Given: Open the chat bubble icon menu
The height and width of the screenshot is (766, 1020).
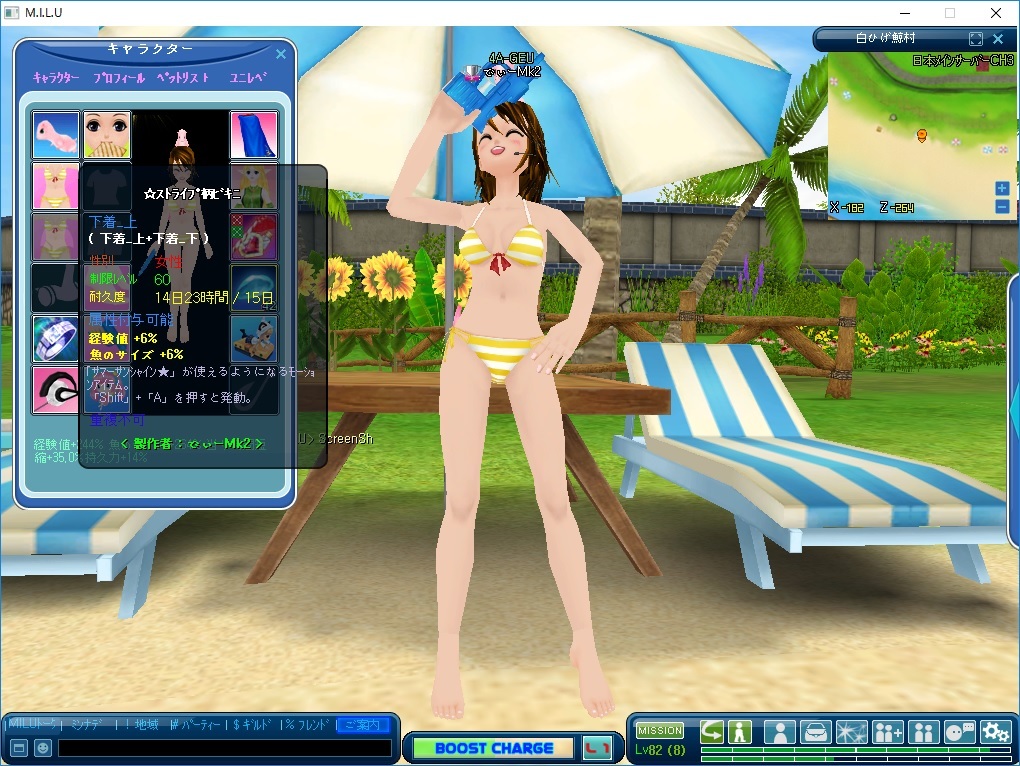Looking at the screenshot, I should point(959,732).
